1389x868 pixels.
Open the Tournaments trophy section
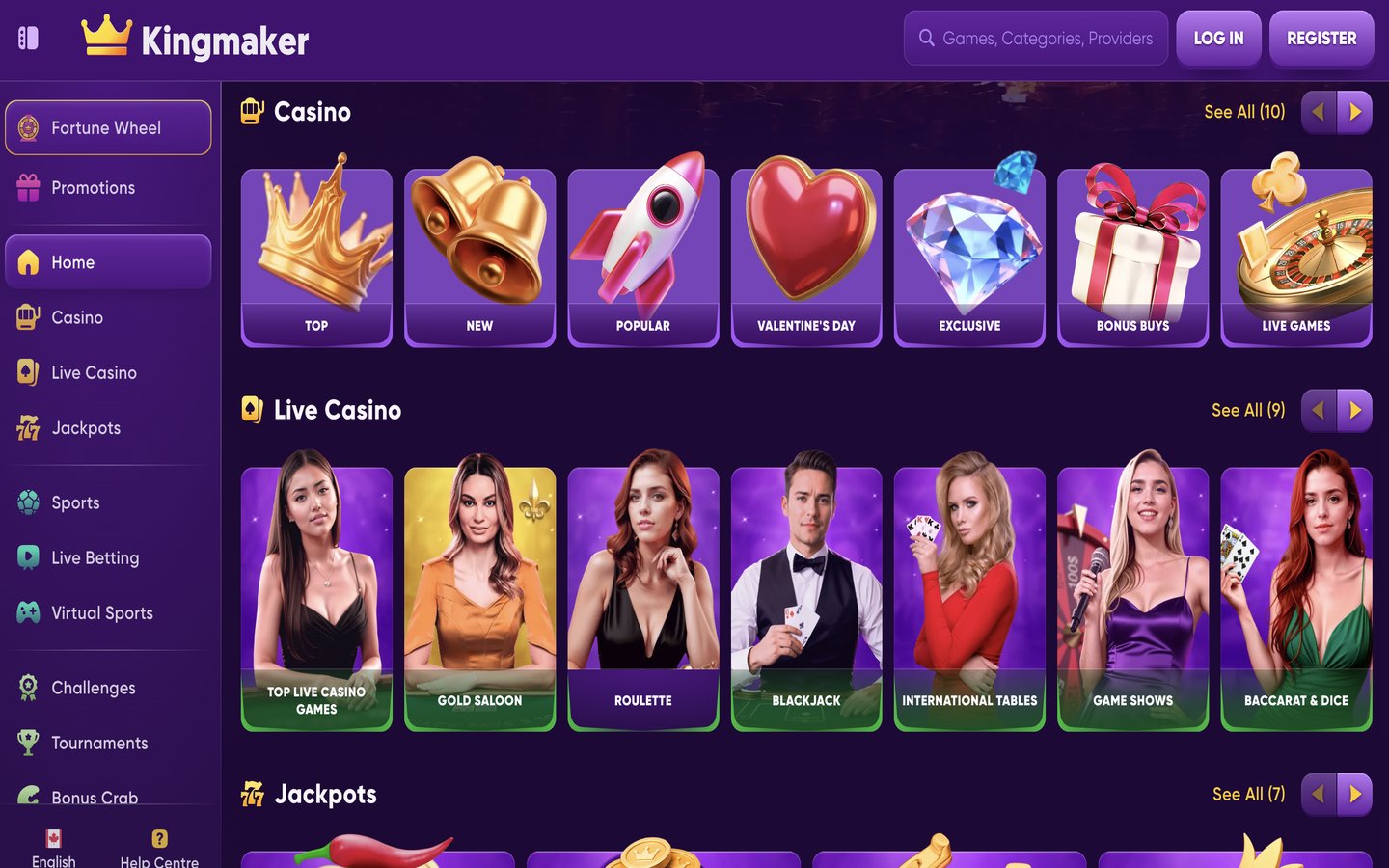(x=99, y=743)
